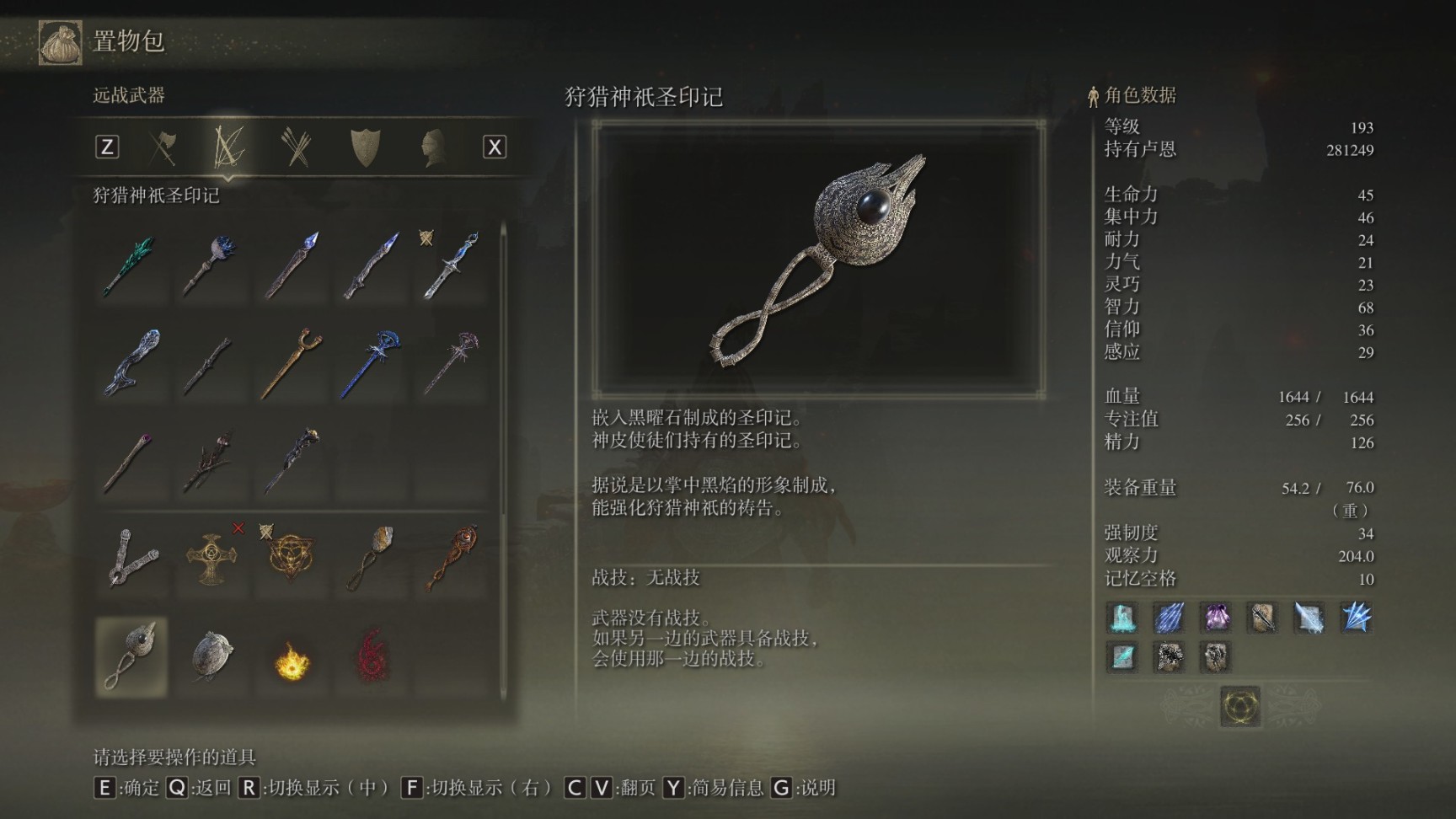Image resolution: width=1456 pixels, height=819 pixels.
Task: Choose the two-fingers seal
Action: [x=131, y=558]
